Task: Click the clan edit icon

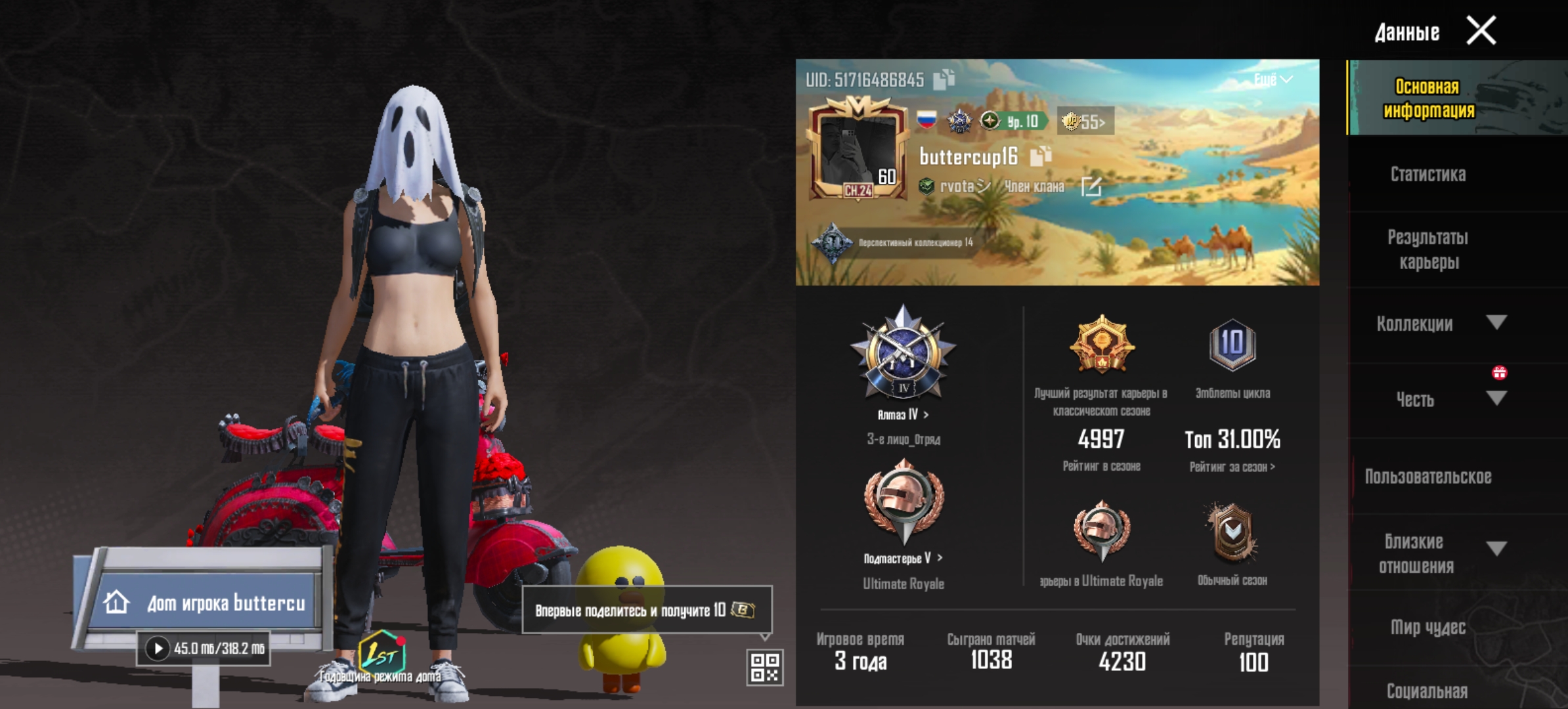Action: pyautogui.click(x=1091, y=187)
